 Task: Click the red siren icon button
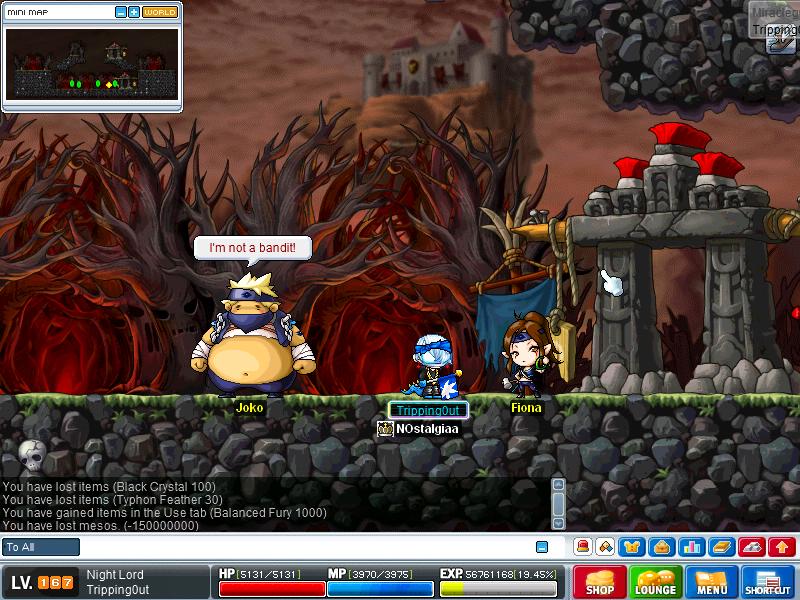pos(583,547)
